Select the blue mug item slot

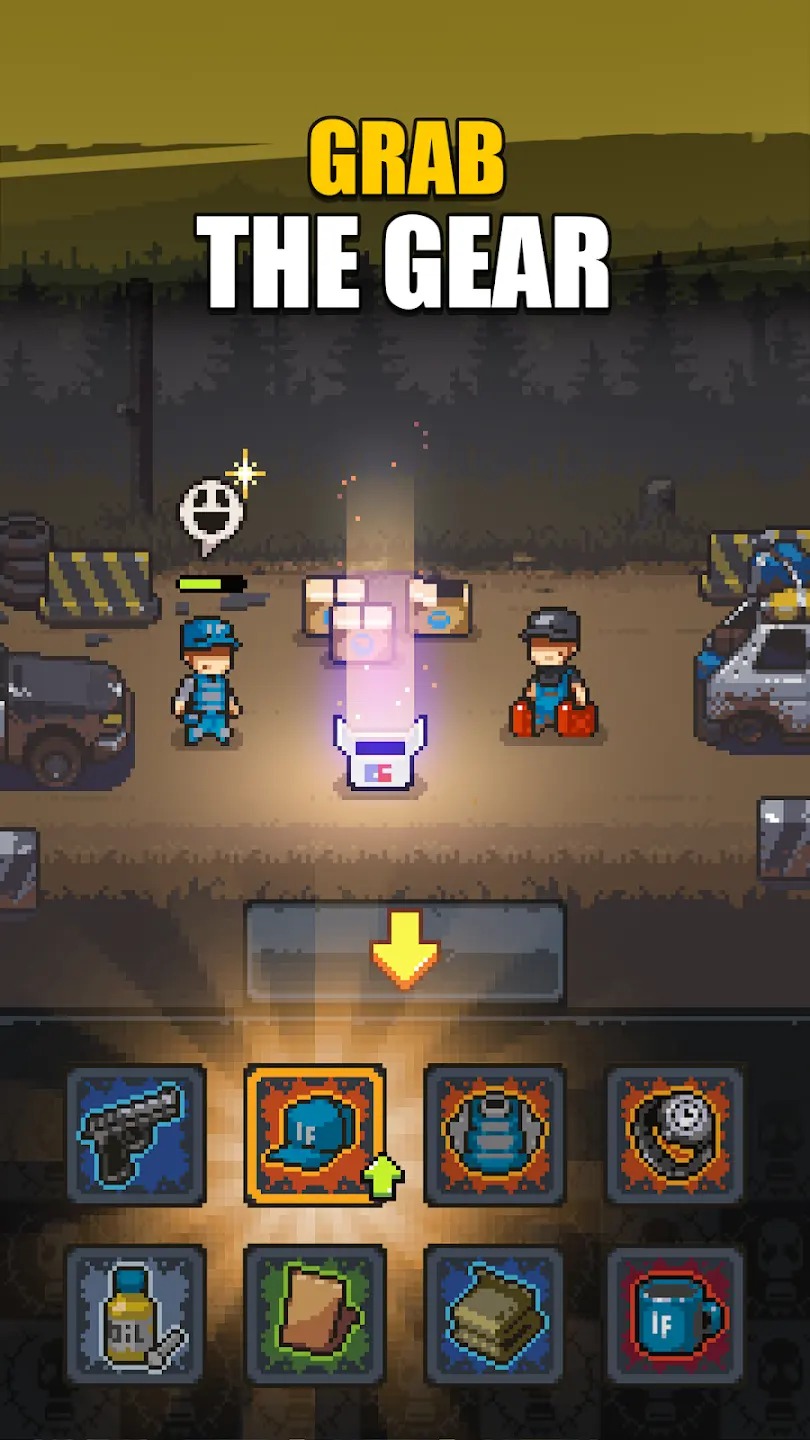click(674, 1314)
